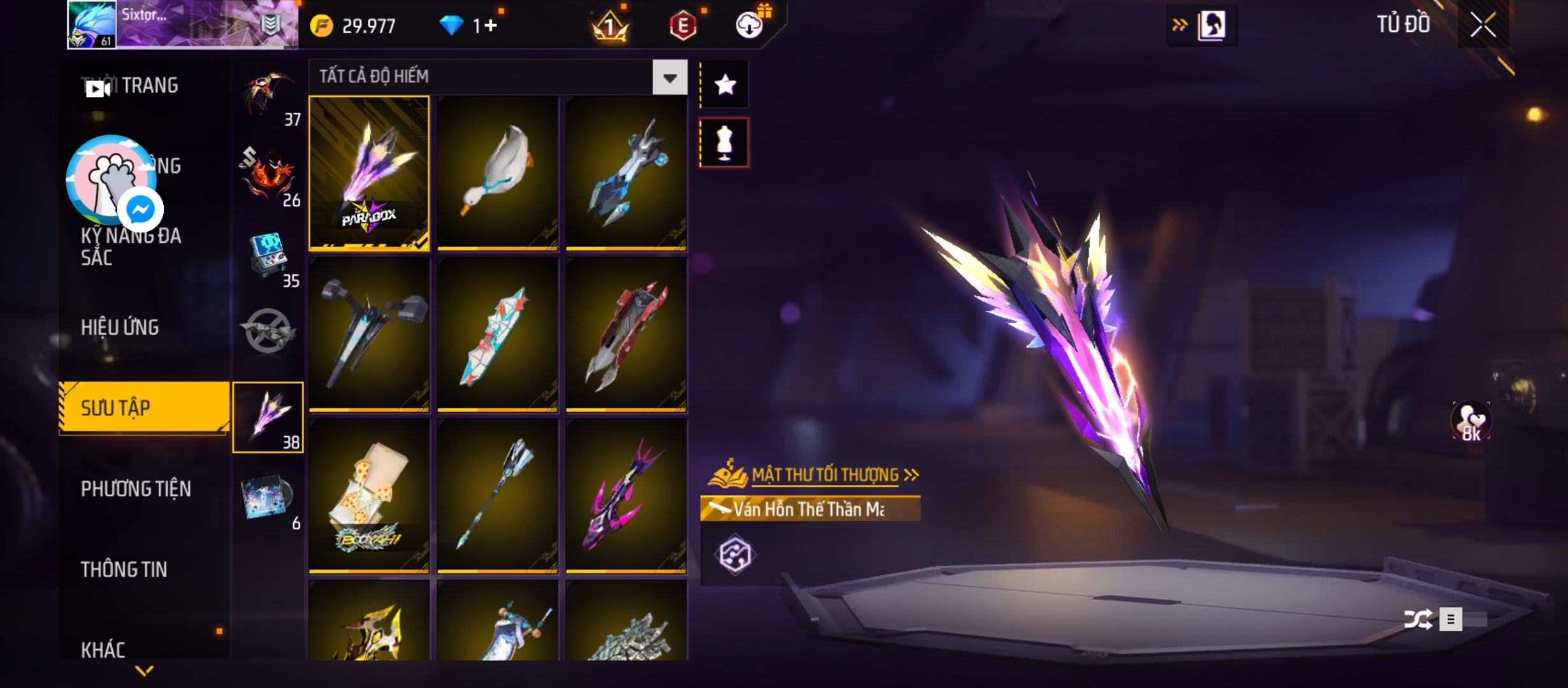
Task: Select the Thông Tin tab
Action: click(x=124, y=570)
